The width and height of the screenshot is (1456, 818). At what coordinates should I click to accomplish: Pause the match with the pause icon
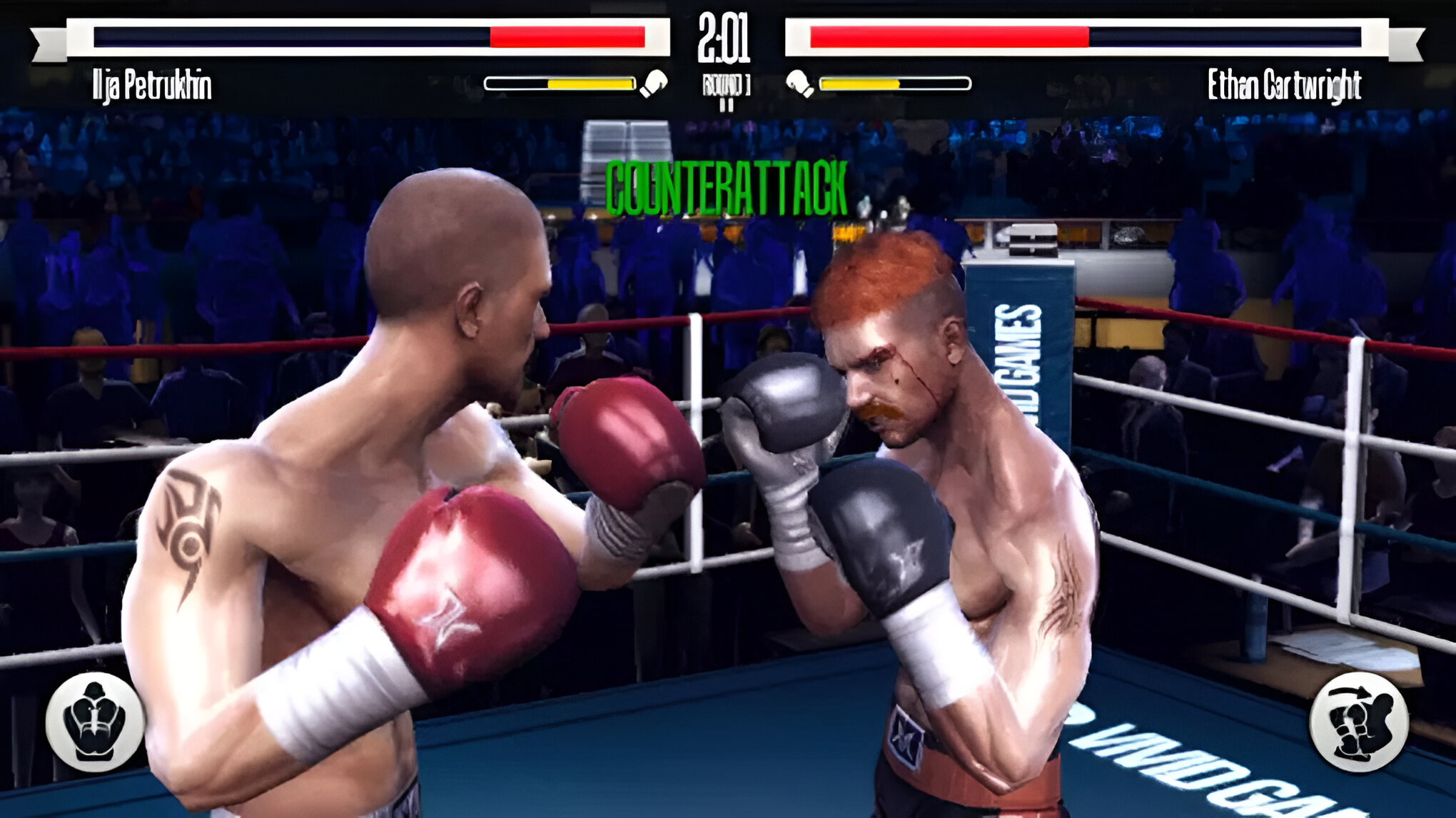(726, 104)
